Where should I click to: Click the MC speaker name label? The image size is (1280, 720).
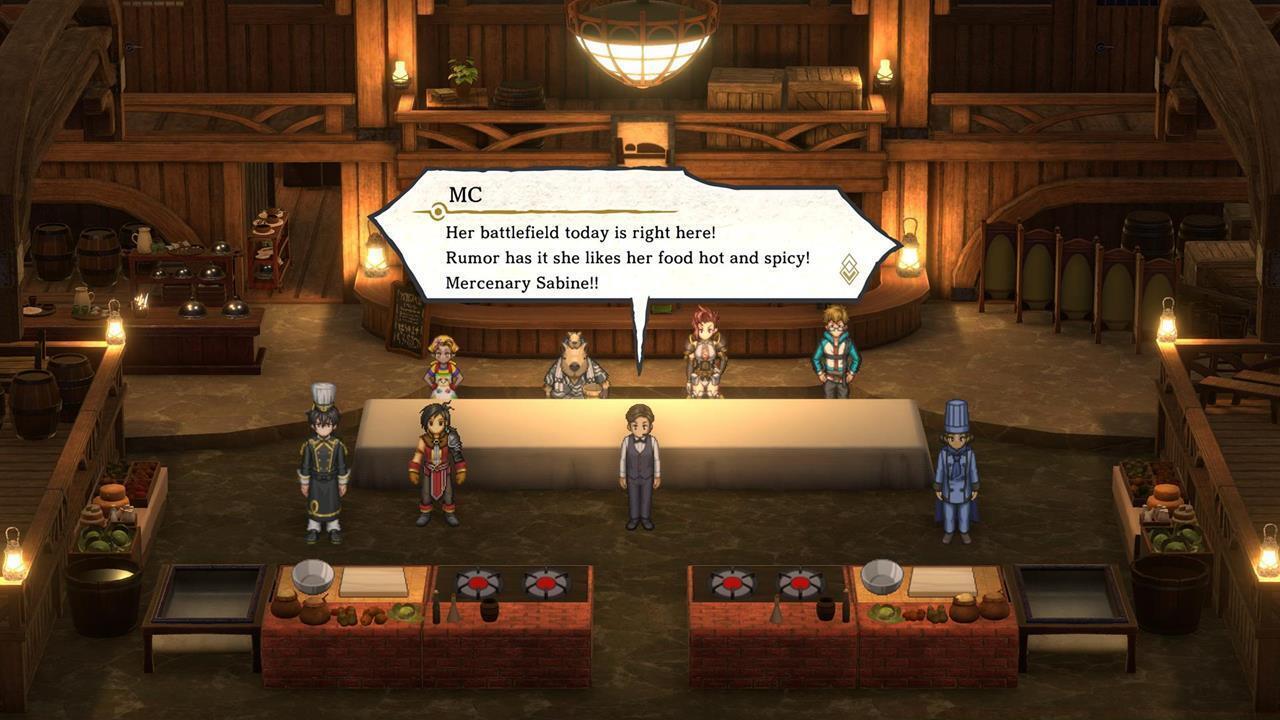[463, 196]
